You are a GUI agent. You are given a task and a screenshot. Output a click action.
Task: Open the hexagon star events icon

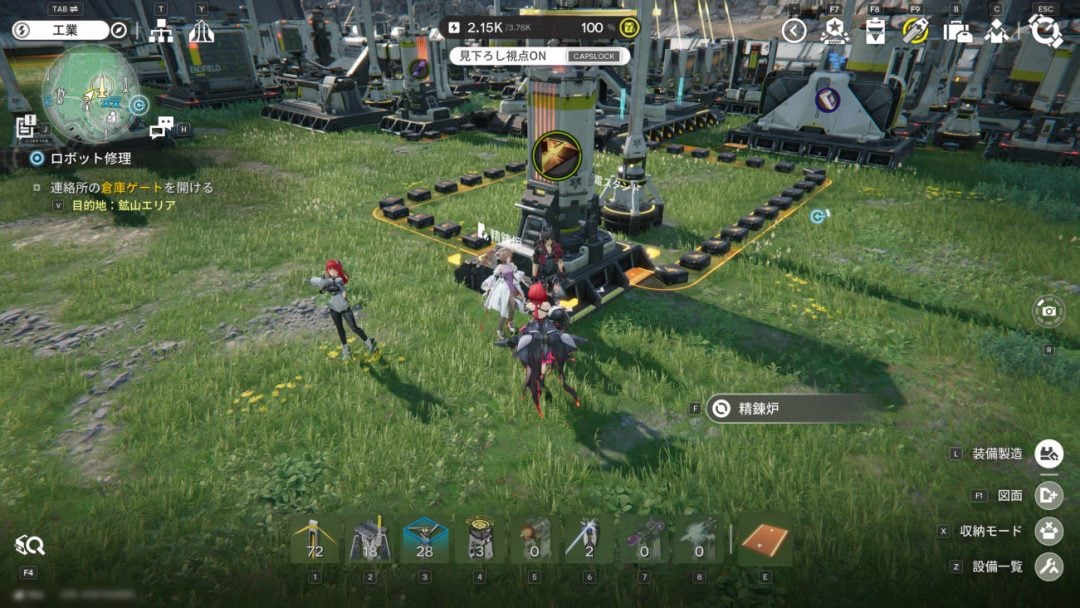pyautogui.click(x=834, y=31)
